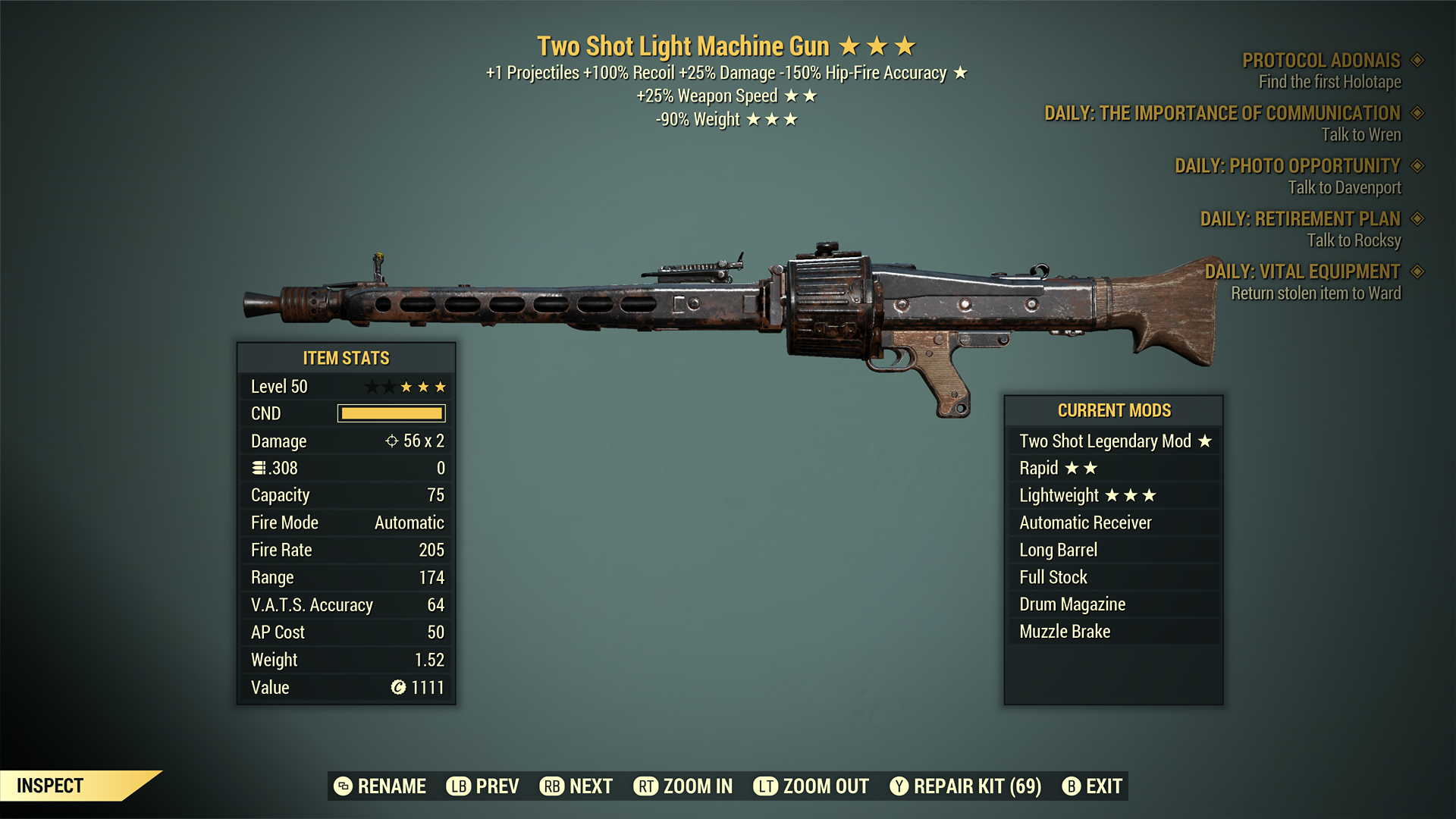Open Daily: Photo Opportunity quest entry
1456x819 pixels.
coord(1288,166)
